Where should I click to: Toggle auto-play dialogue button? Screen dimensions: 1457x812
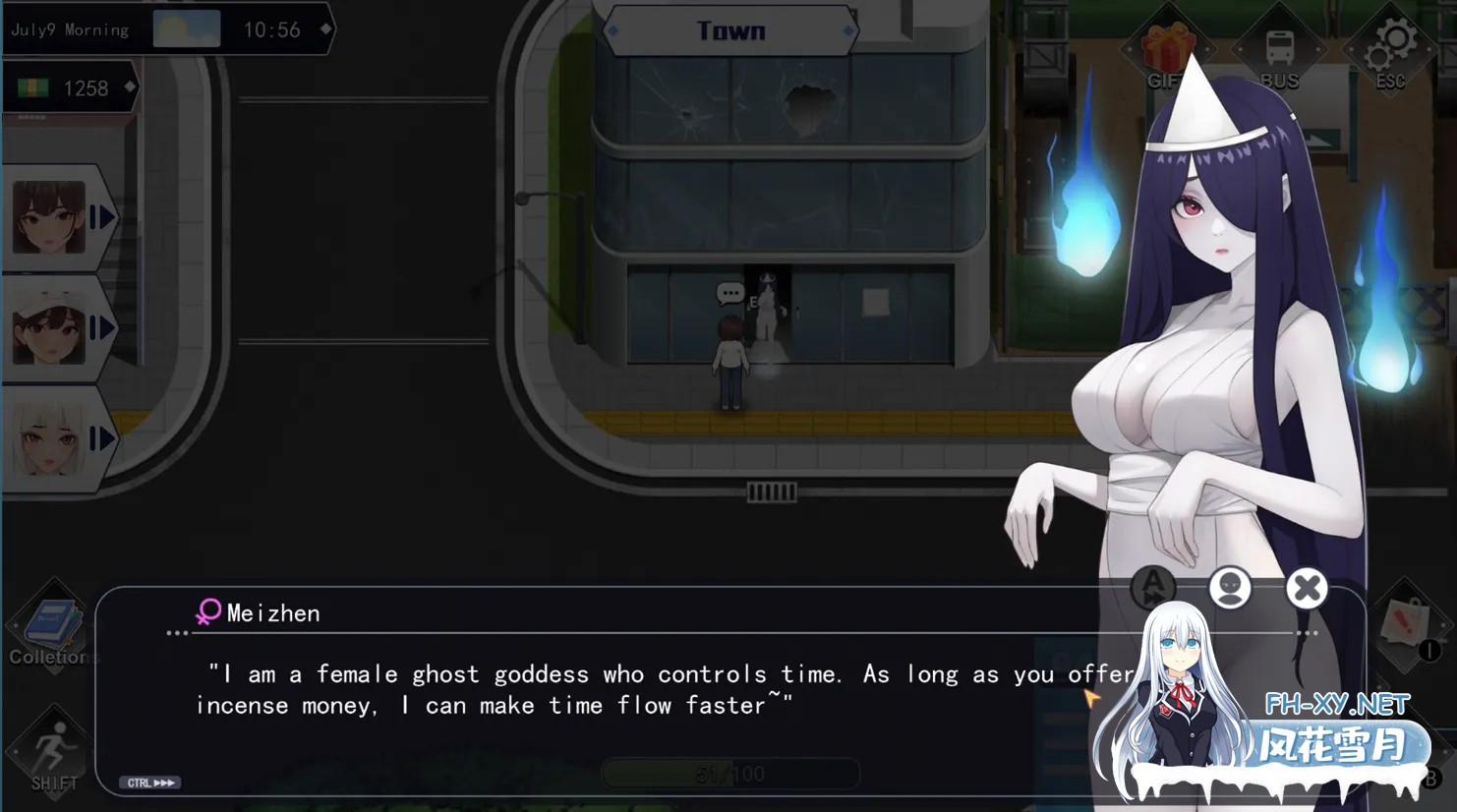click(1153, 587)
